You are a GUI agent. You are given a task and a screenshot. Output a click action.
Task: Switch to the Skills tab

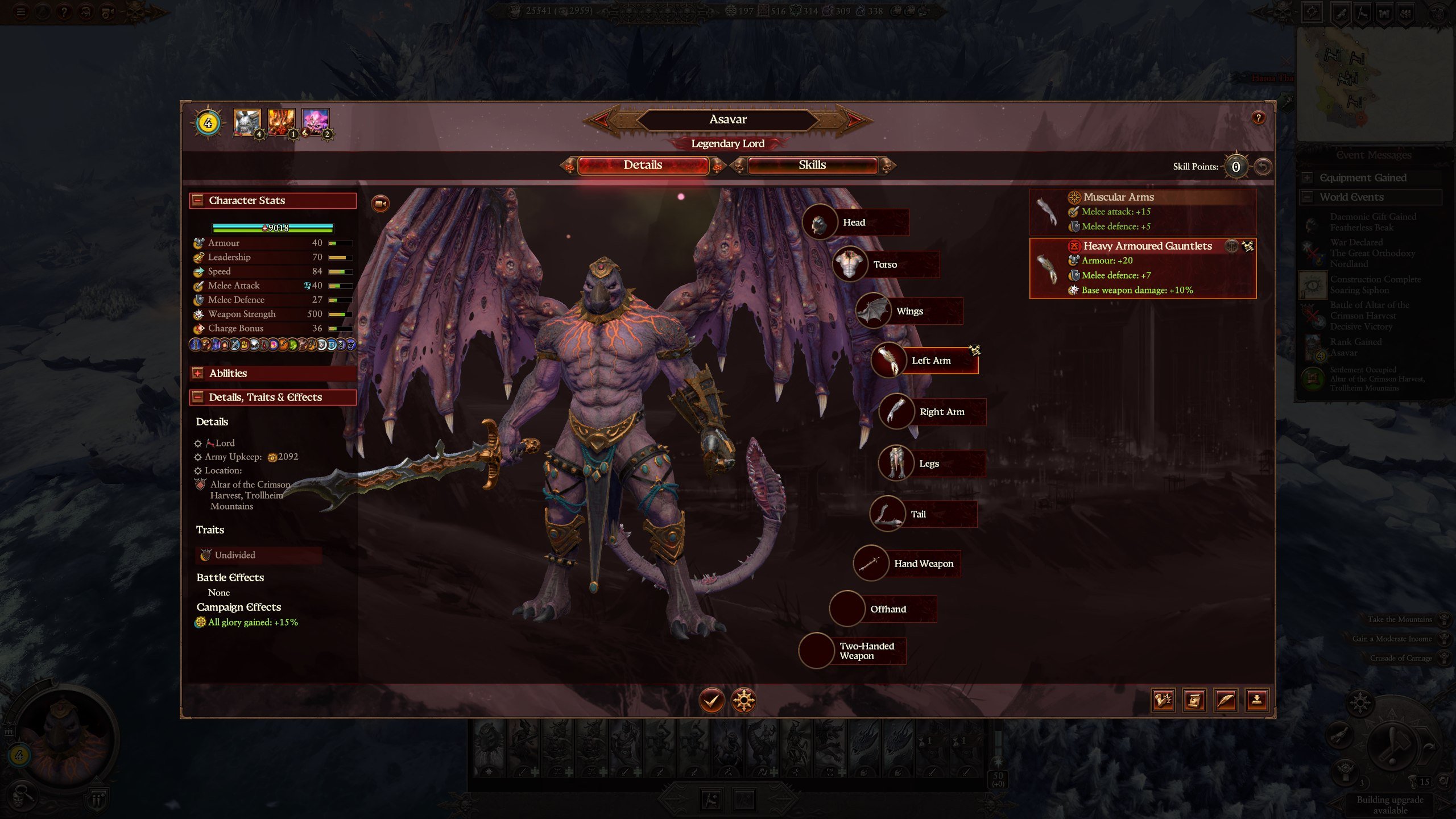pos(812,166)
